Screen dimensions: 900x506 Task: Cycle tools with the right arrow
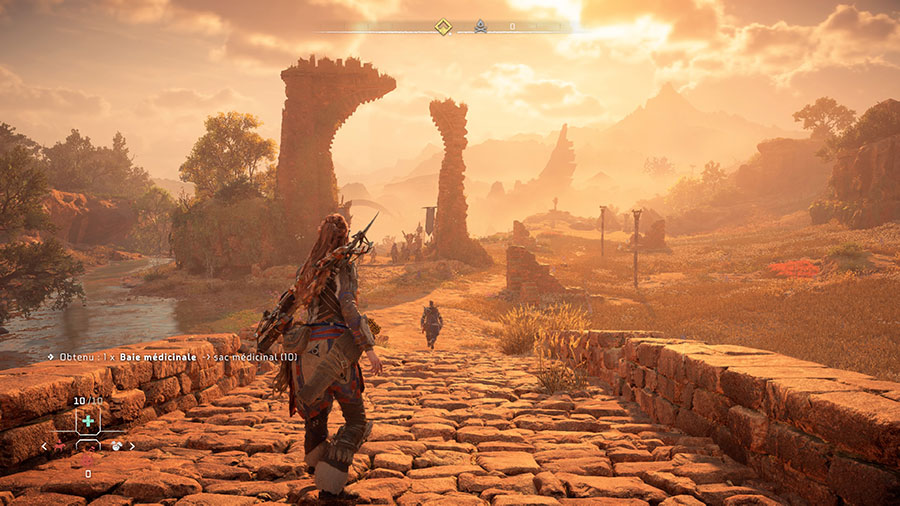[x=132, y=447]
